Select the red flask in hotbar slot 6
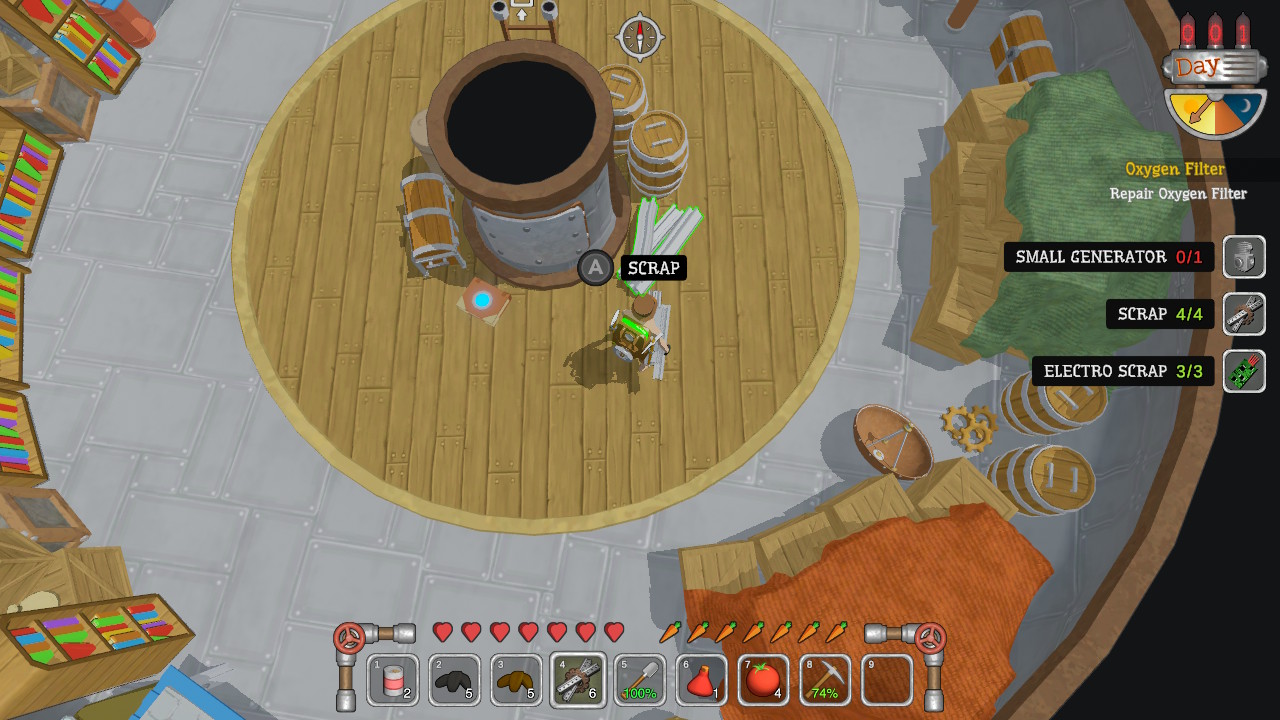Screen dimensions: 1280x720 pyautogui.click(x=702, y=679)
